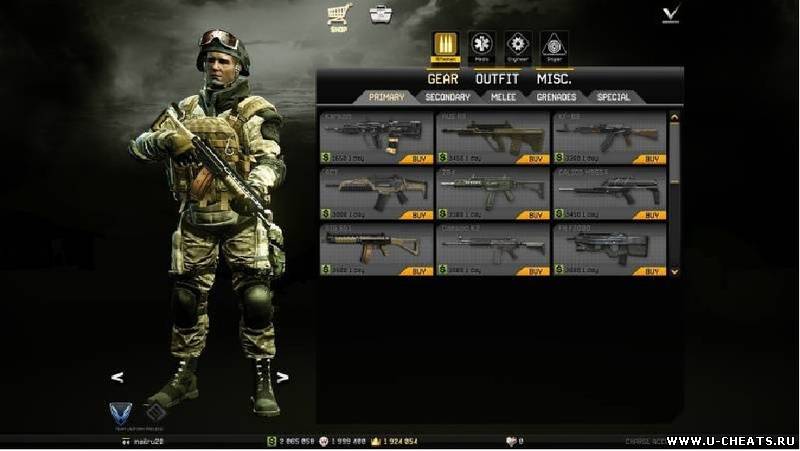
Task: Click Buy on the FN F2000 rifle
Action: 653,271
